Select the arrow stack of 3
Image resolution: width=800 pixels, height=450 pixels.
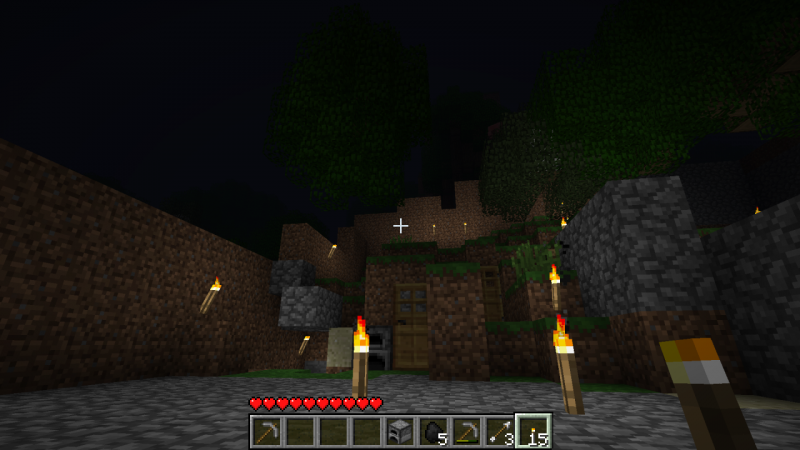(x=499, y=432)
